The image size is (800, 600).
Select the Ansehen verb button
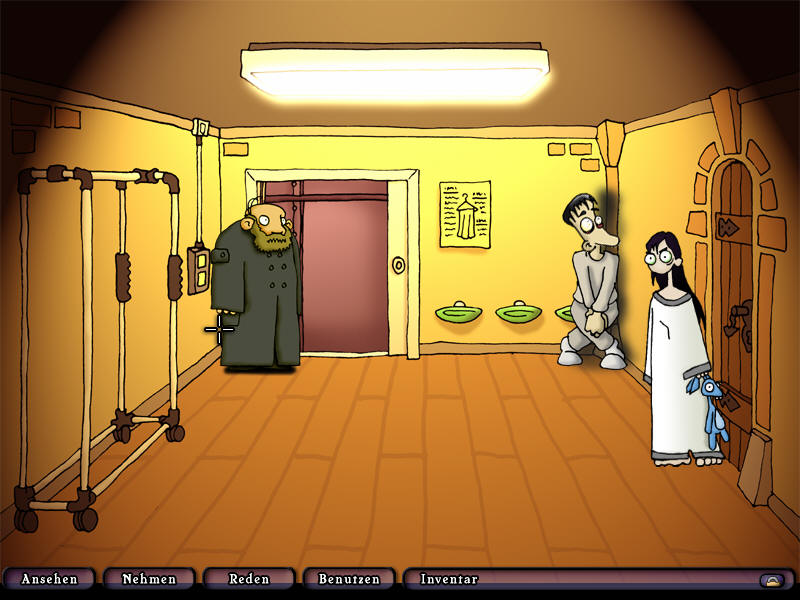pyautogui.click(x=49, y=579)
